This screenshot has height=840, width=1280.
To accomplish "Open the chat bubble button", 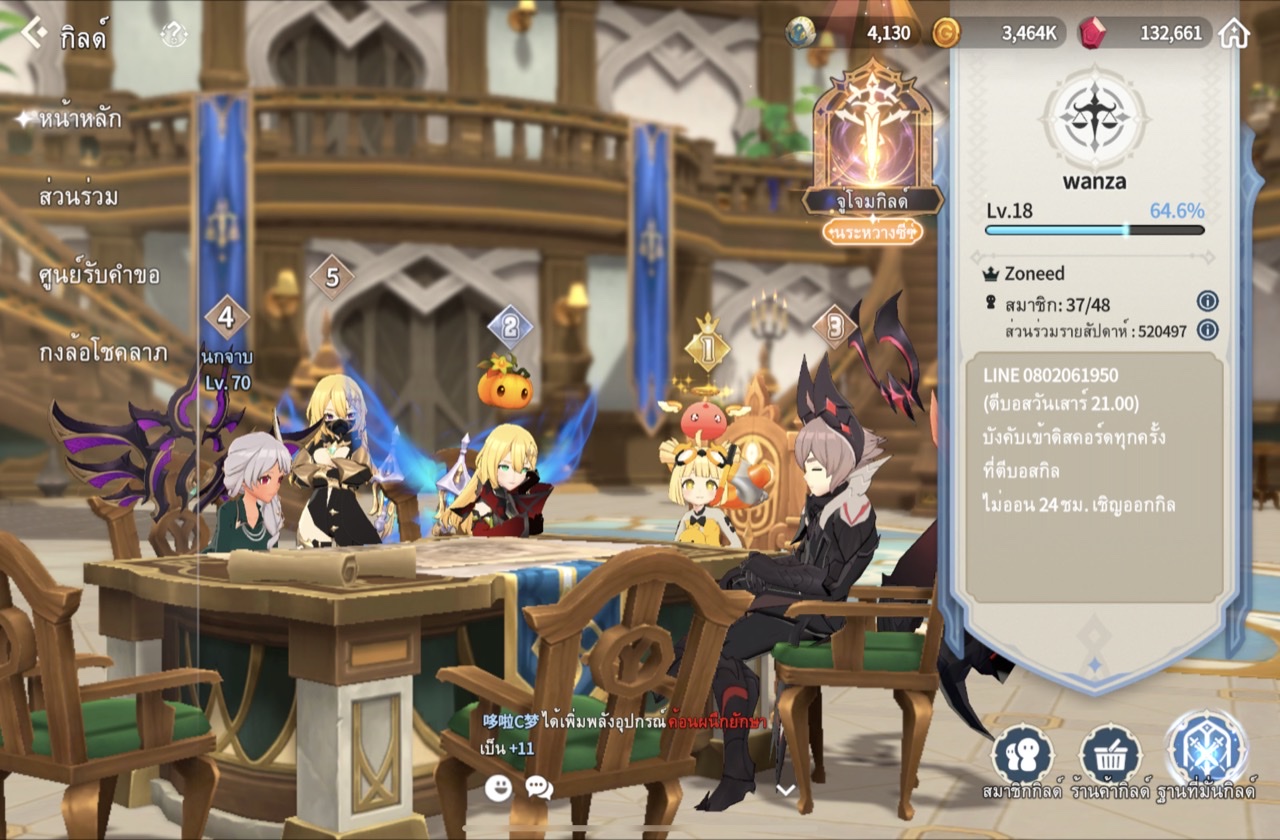I will (539, 787).
